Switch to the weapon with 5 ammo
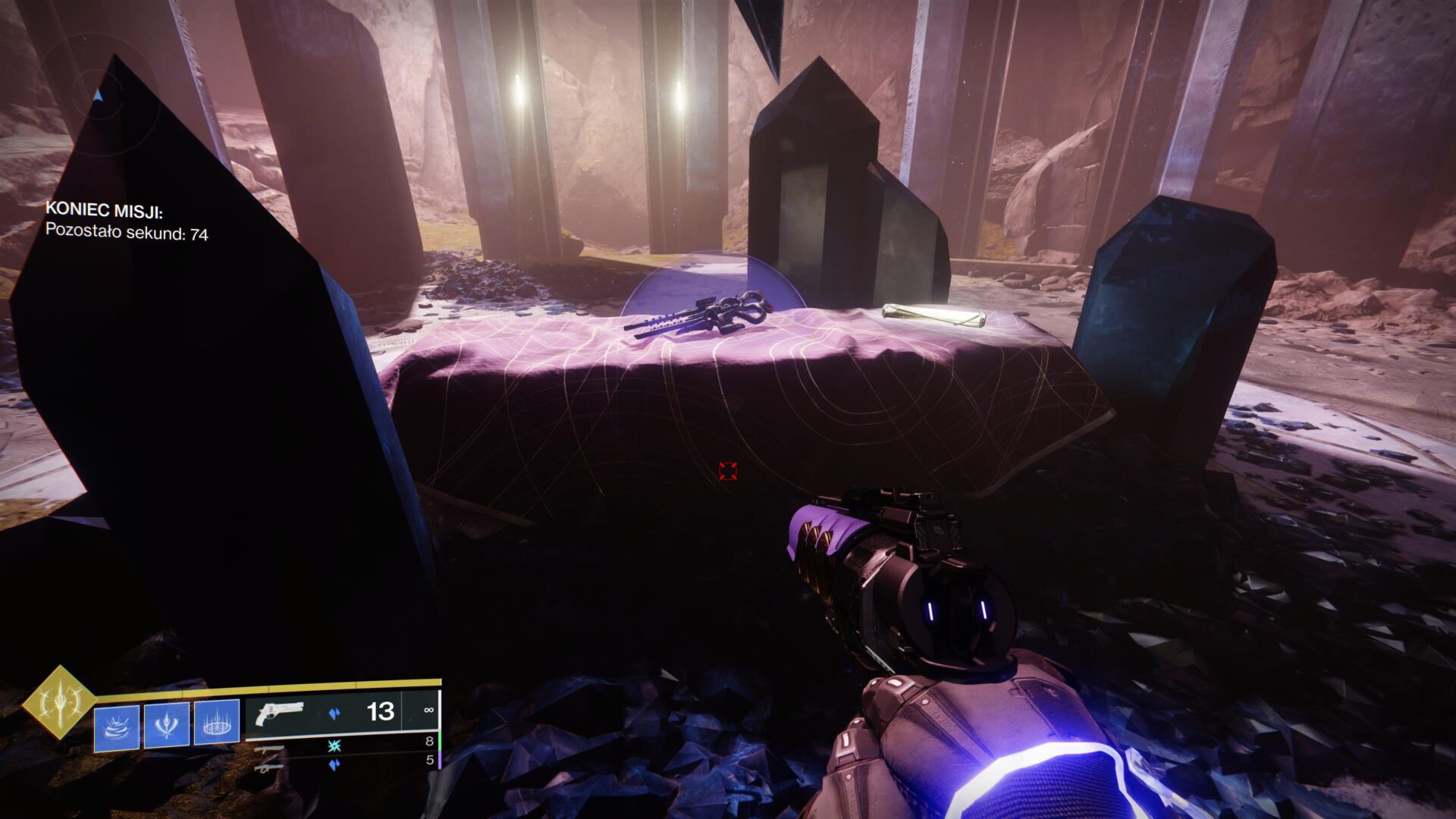The image size is (1456, 819). point(270,767)
